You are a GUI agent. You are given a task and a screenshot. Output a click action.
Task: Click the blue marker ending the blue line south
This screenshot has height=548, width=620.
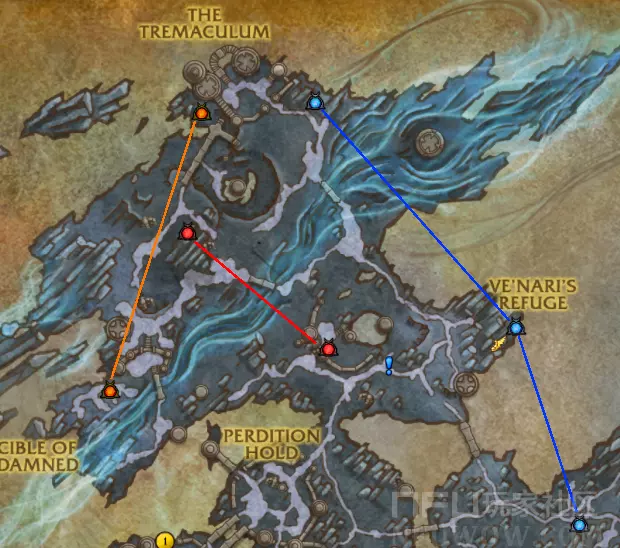click(x=579, y=523)
